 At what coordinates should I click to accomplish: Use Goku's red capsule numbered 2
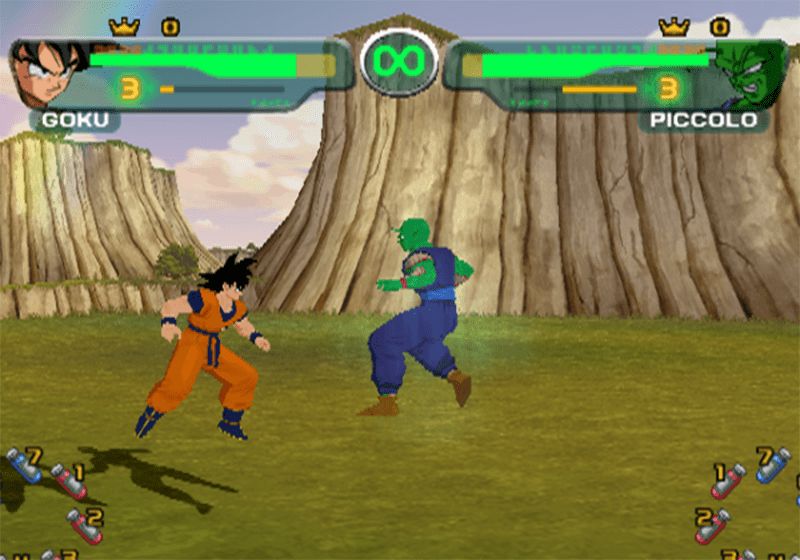pos(84,524)
